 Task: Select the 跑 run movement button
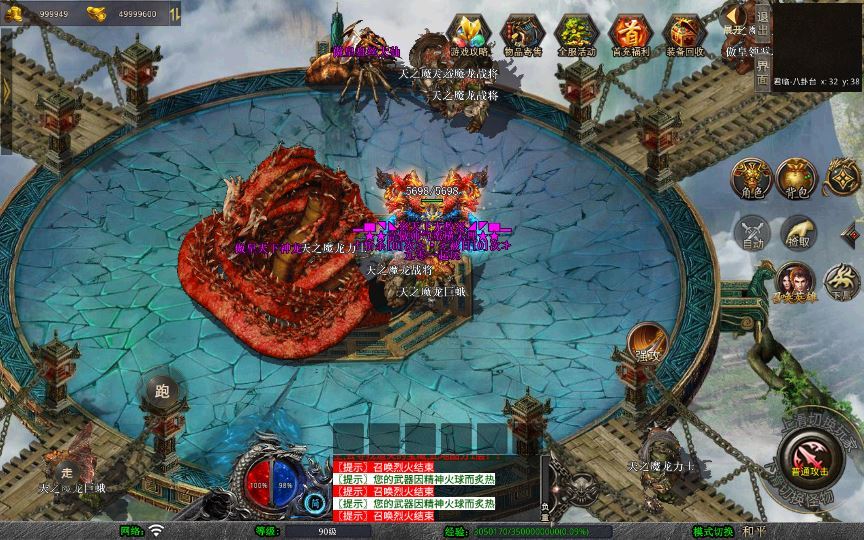coord(161,391)
